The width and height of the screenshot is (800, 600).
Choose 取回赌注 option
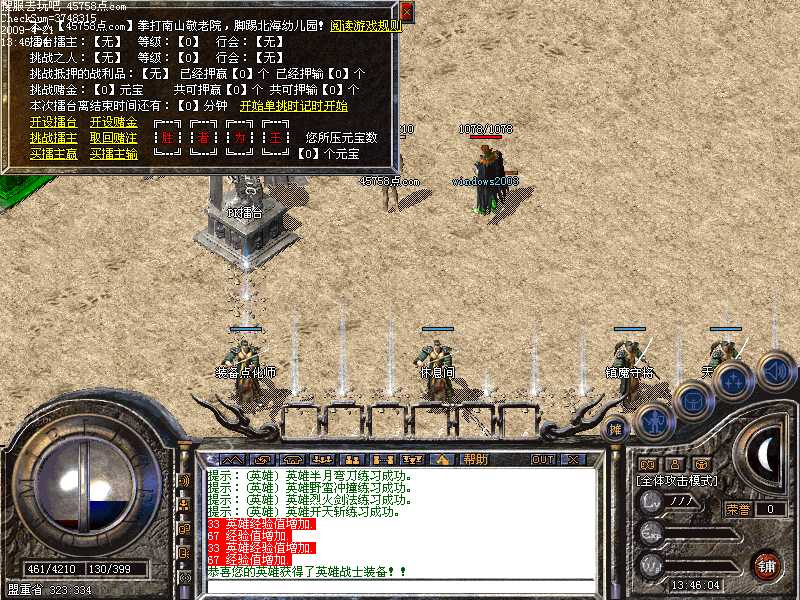[113, 138]
